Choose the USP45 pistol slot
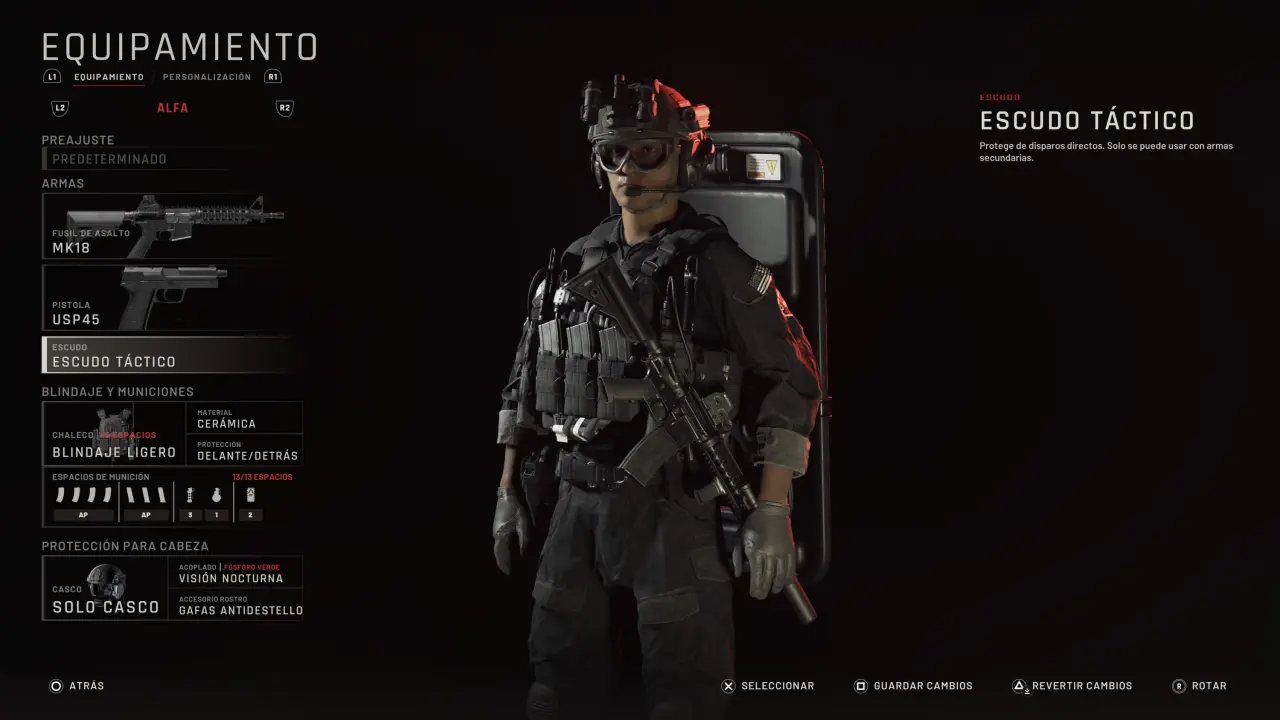The width and height of the screenshot is (1280, 720). click(x=167, y=298)
